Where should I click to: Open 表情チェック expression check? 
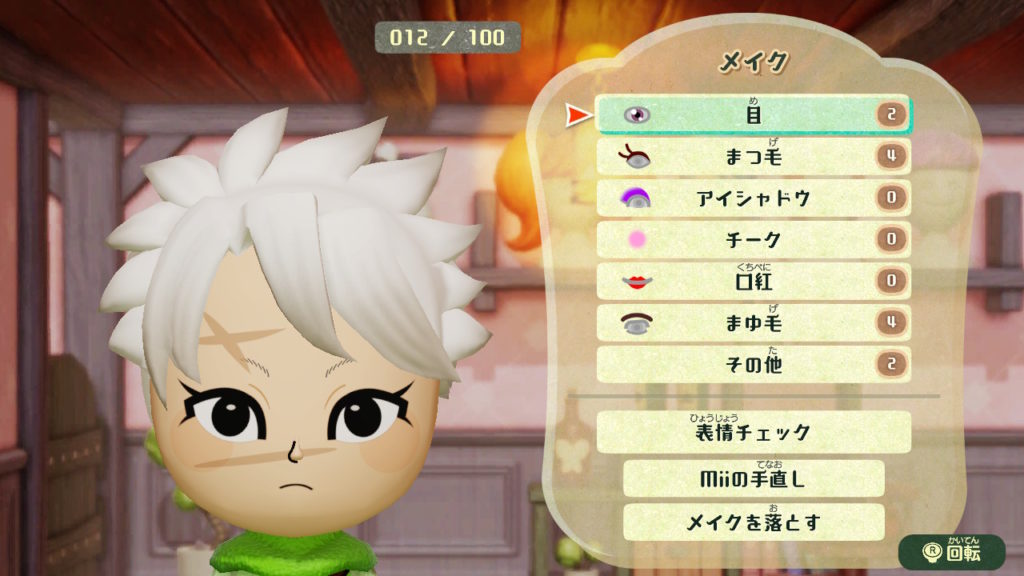[753, 433]
